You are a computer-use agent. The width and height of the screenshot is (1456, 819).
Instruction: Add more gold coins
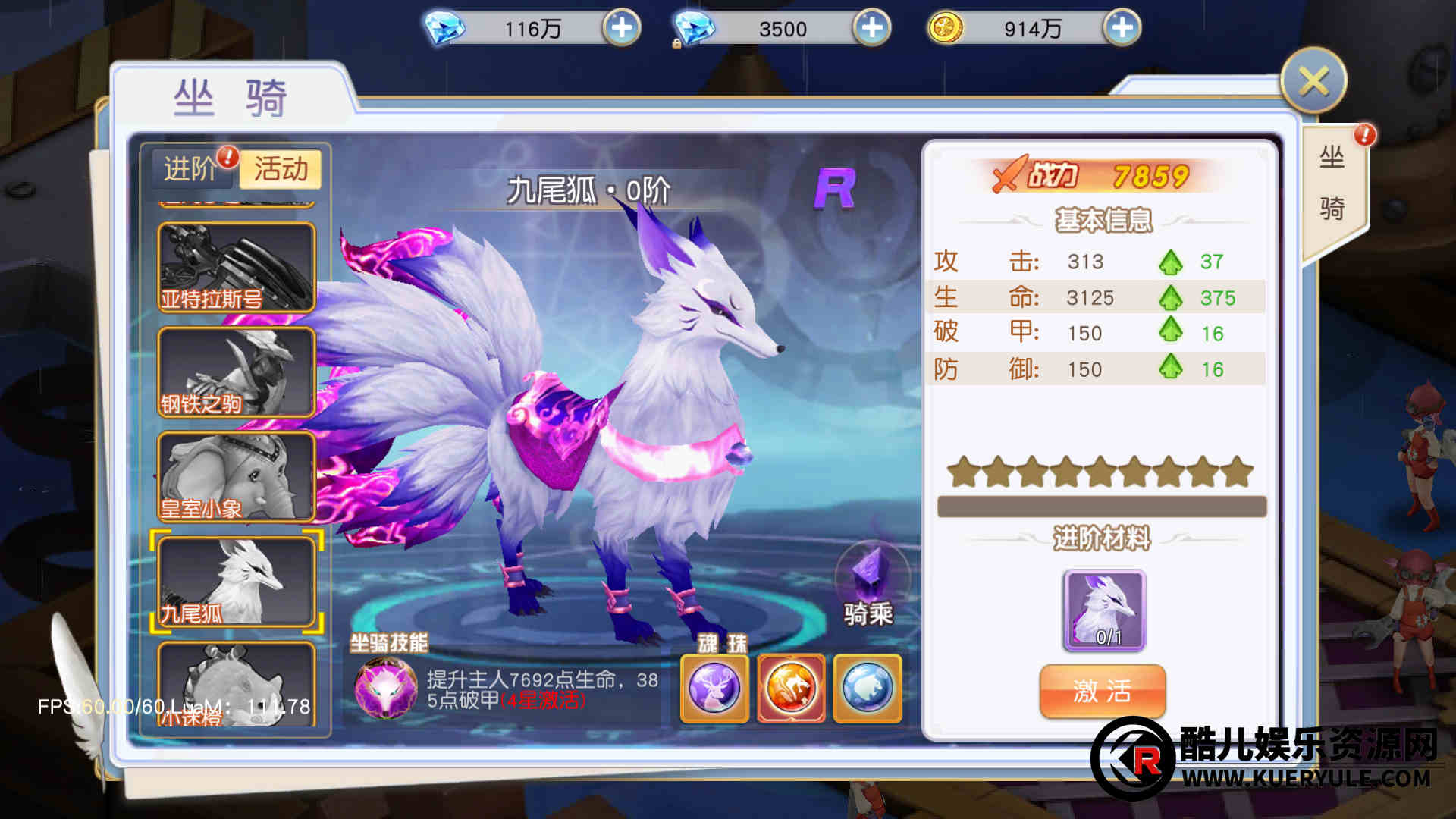1122,29
